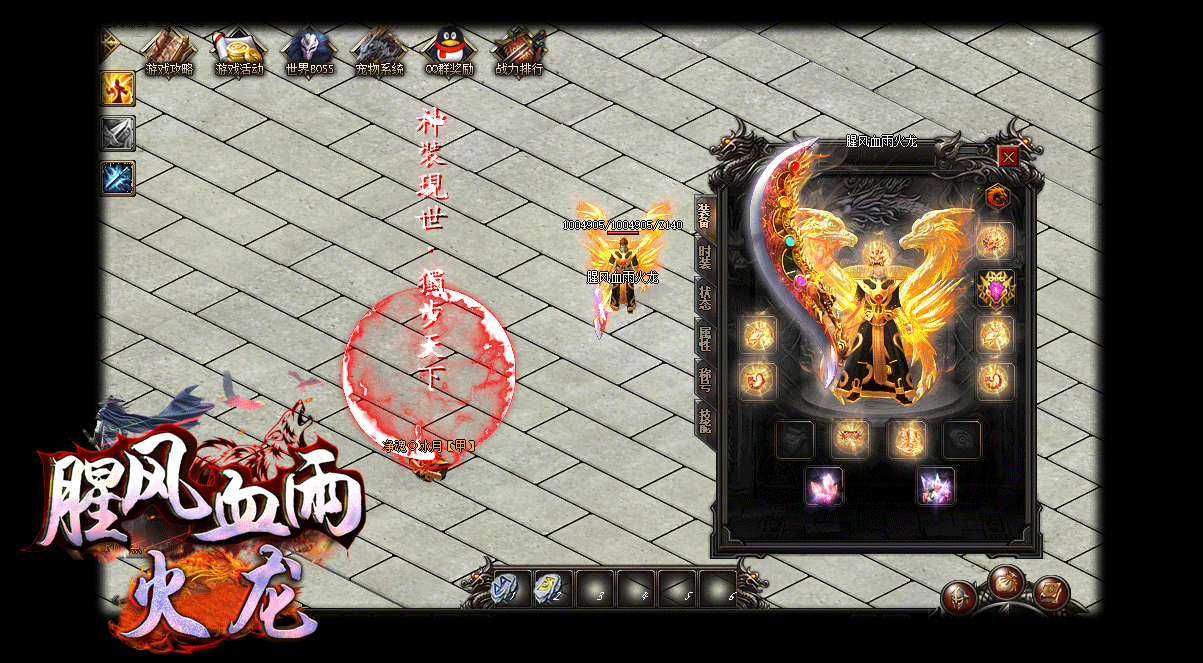Screen dimensions: 1203x663
Task: Activate the orange flame figure skill
Action: pos(118,88)
